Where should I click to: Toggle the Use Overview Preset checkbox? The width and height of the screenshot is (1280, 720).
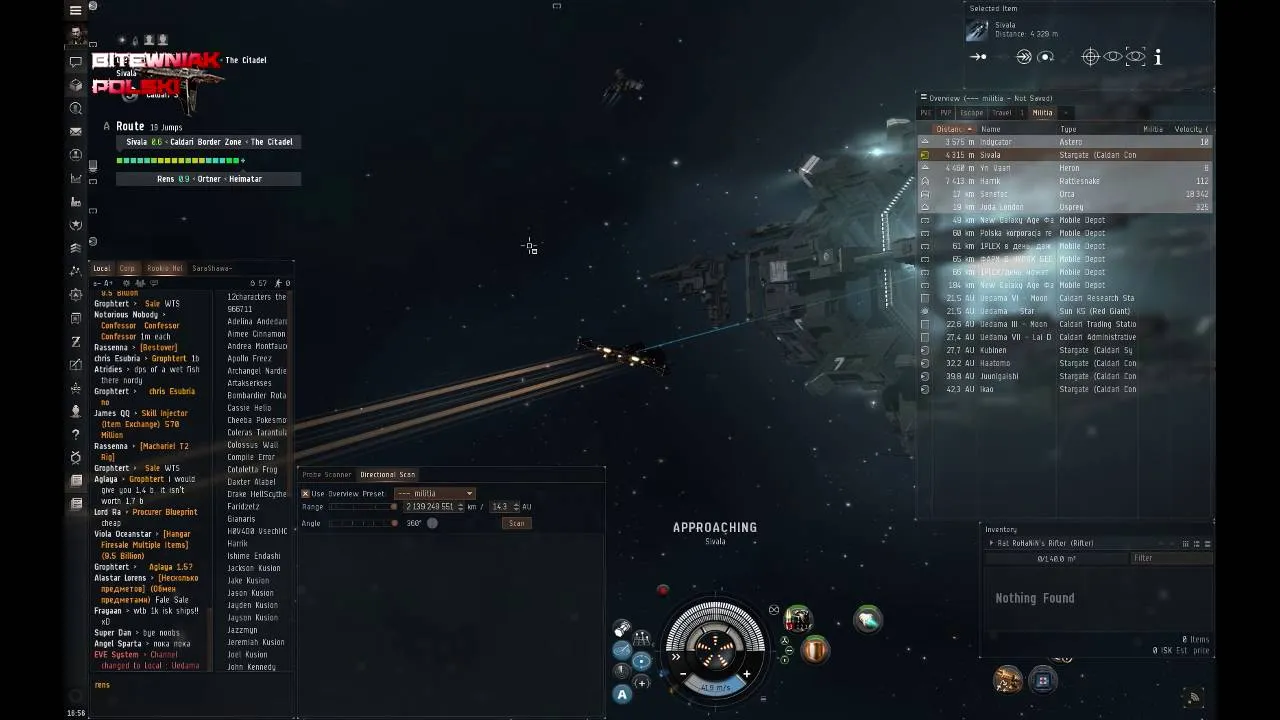point(306,493)
